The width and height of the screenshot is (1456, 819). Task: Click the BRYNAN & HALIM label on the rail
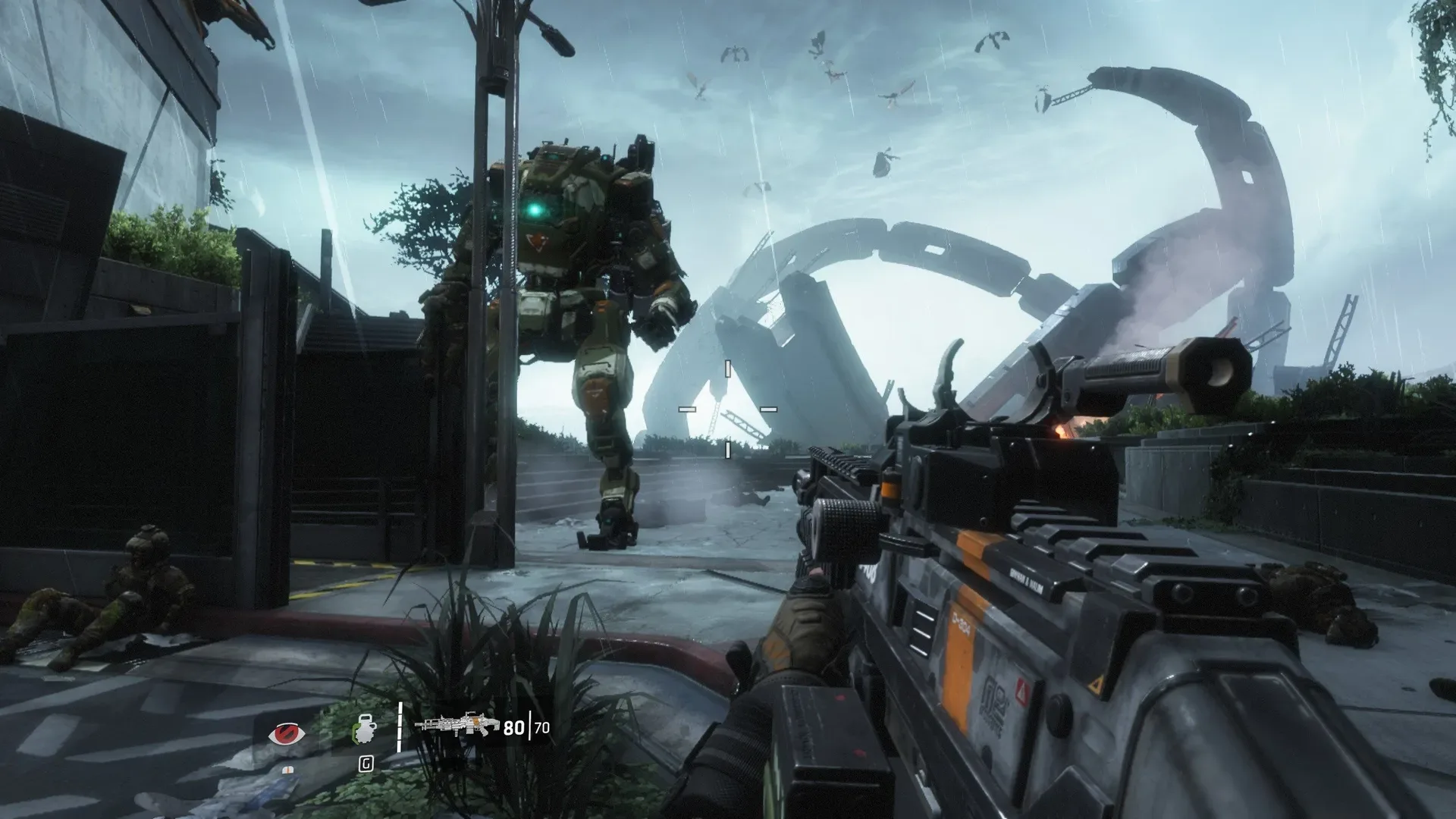pos(1025,580)
